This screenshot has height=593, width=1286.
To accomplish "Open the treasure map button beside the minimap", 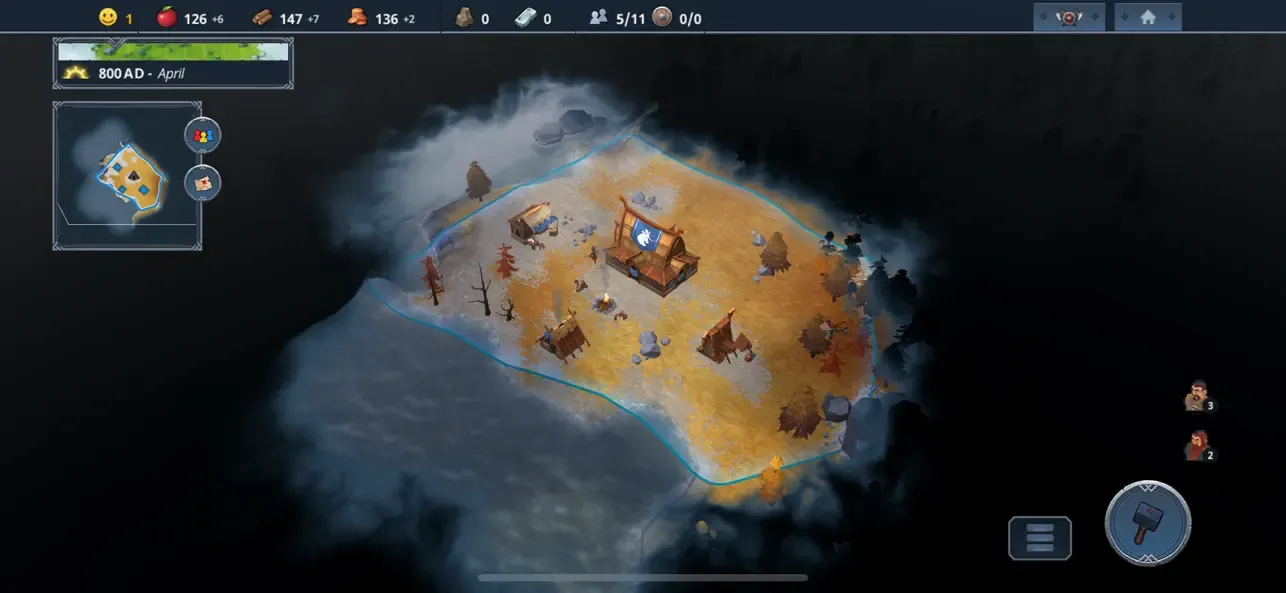I will (203, 183).
